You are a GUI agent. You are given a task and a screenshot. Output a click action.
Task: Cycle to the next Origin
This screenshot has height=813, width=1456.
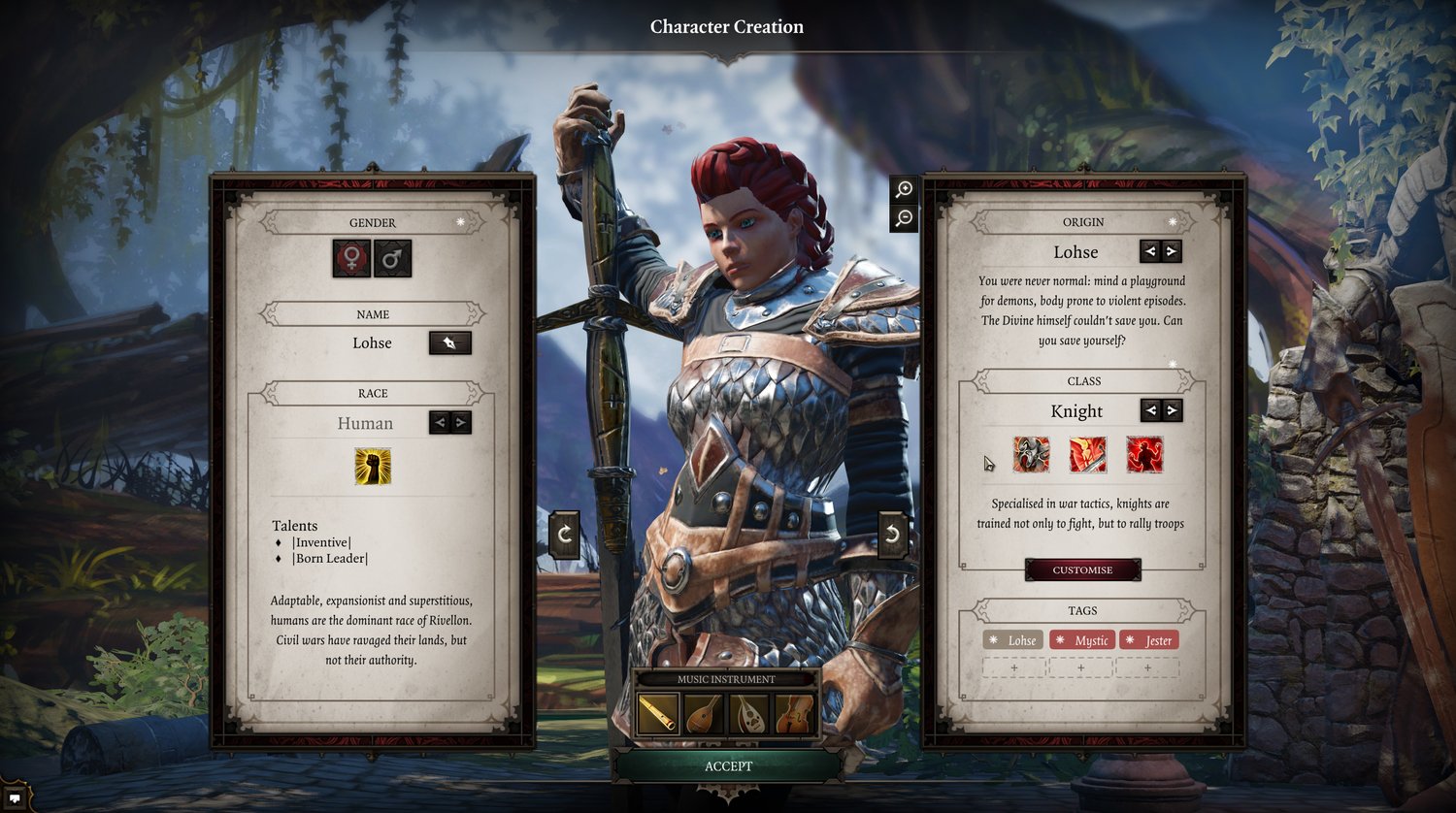click(x=1173, y=250)
